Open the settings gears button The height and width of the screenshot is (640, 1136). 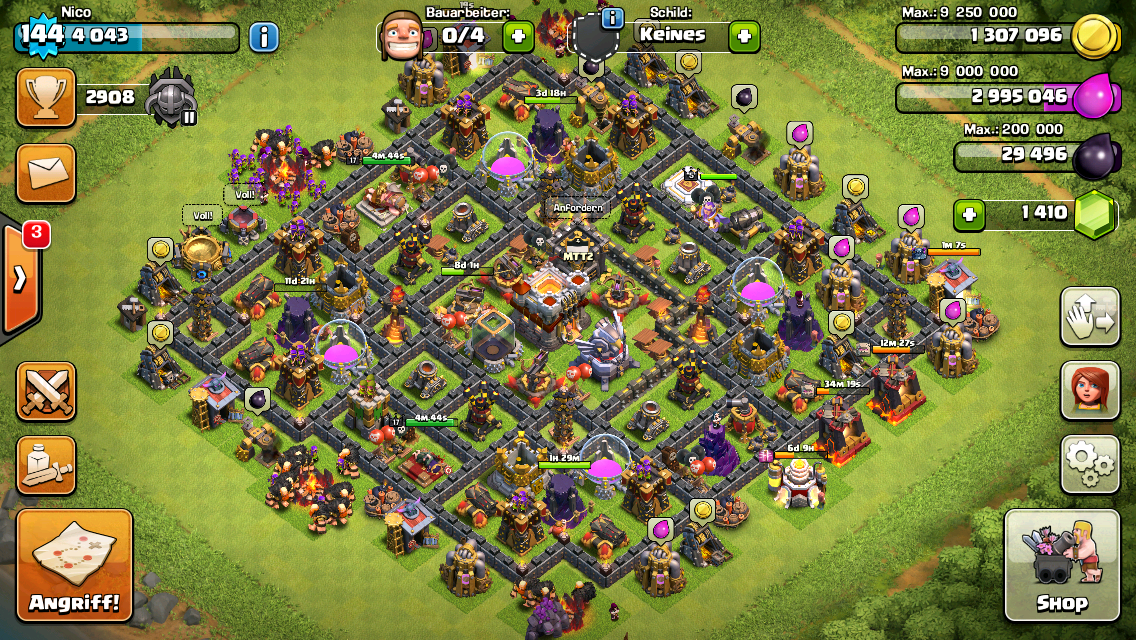(x=1089, y=464)
